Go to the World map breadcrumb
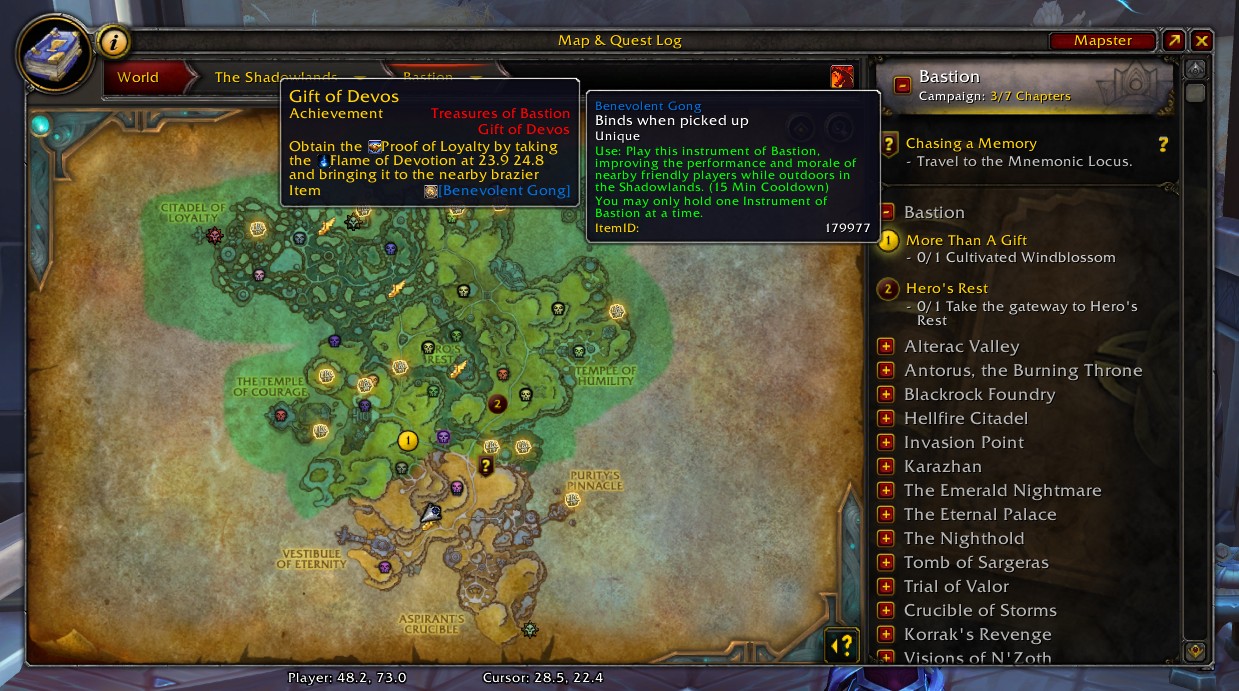Image resolution: width=1239 pixels, height=691 pixels. (138, 77)
